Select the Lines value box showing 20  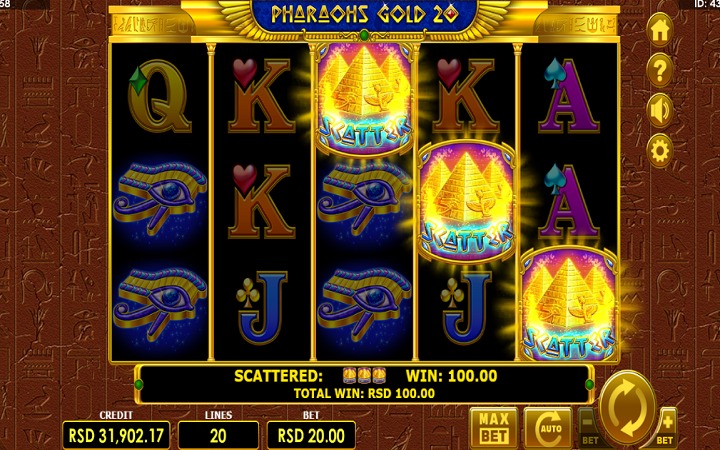218,435
